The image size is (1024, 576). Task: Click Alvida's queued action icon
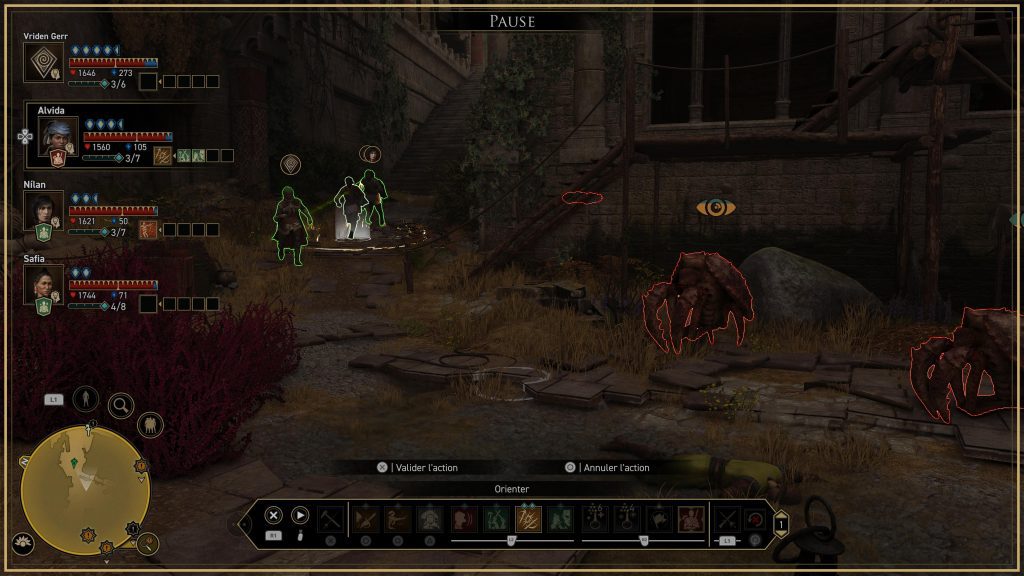pos(161,155)
